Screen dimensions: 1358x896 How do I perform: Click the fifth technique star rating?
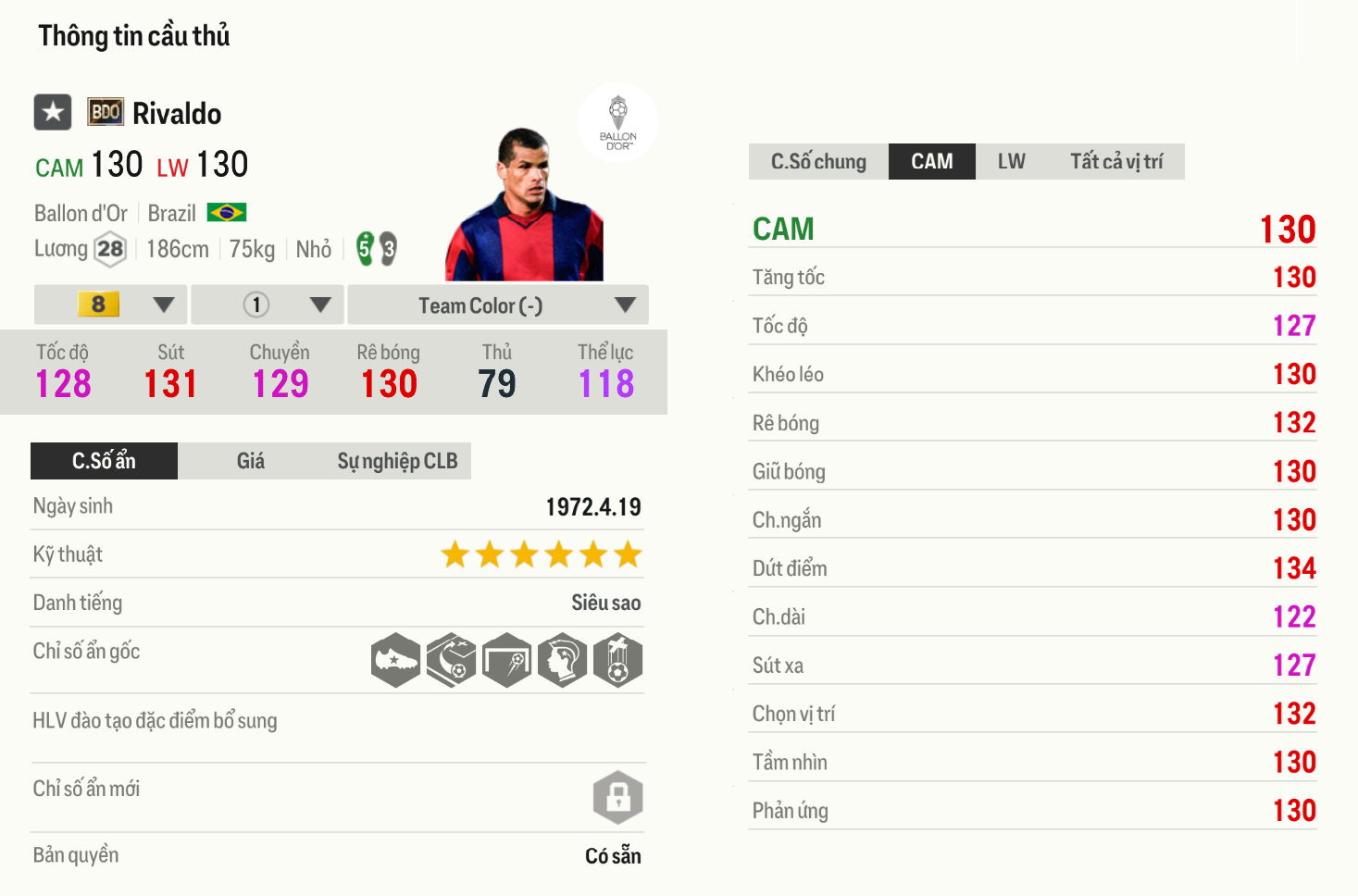click(x=594, y=554)
